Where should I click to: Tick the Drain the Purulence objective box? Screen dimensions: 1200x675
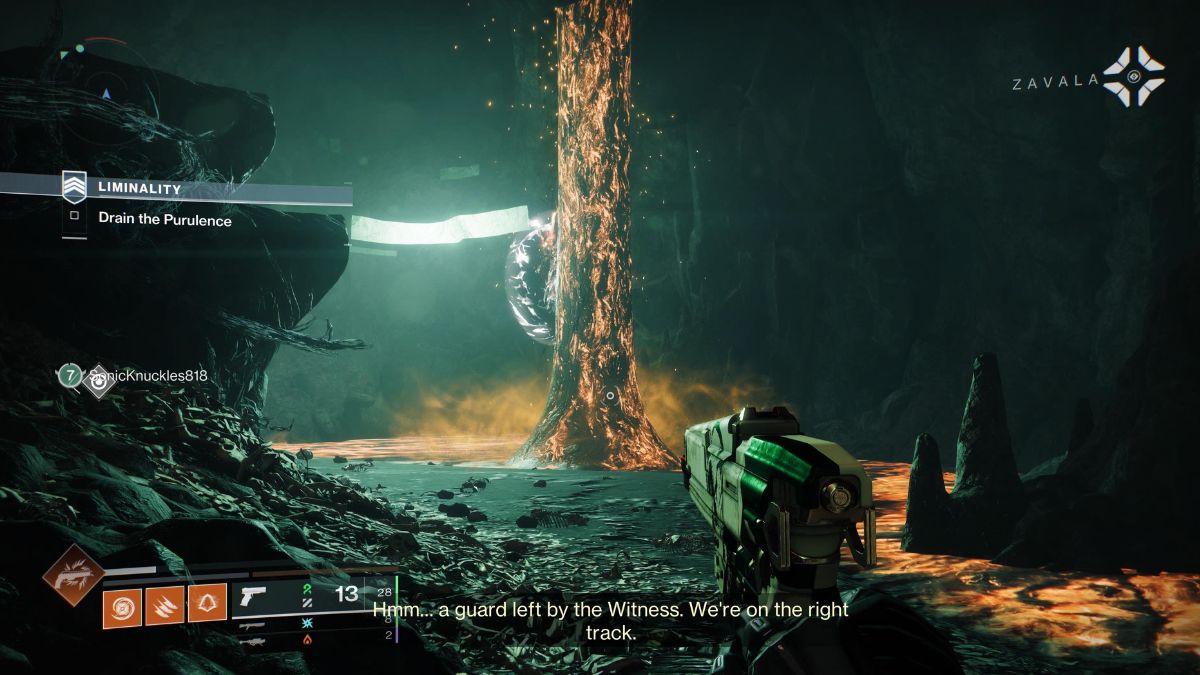pos(75,216)
